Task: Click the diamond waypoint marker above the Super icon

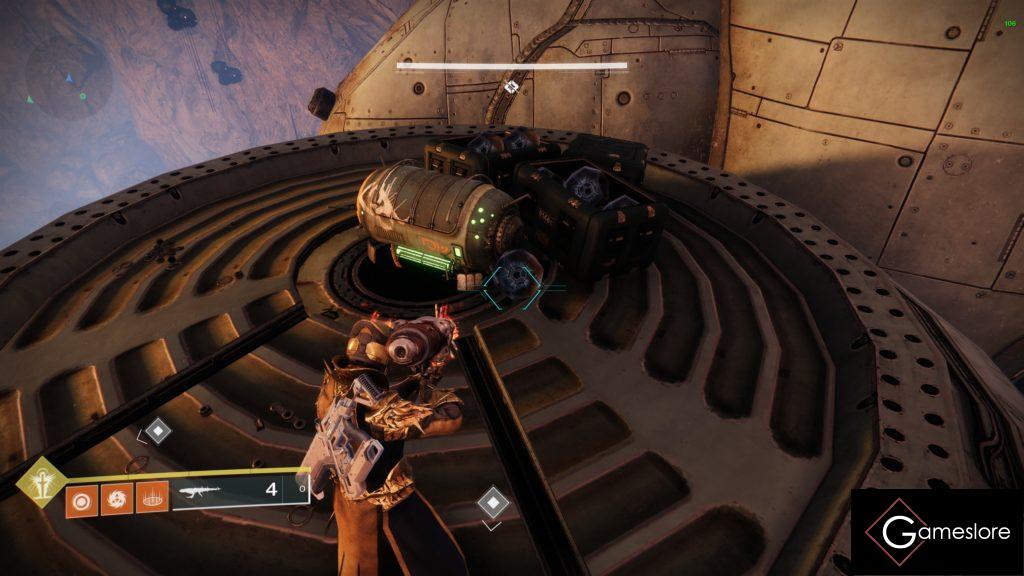Action: 158,432
